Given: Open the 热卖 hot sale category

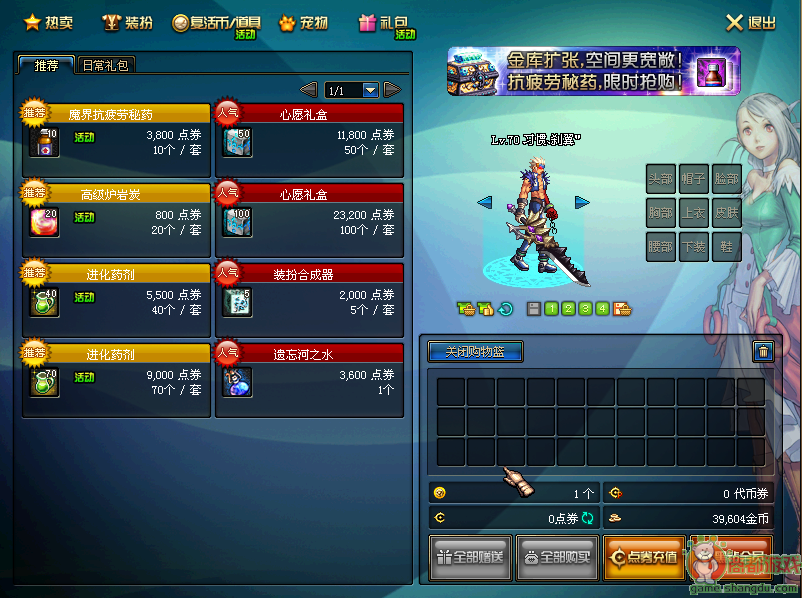Looking at the screenshot, I should click(48, 22).
